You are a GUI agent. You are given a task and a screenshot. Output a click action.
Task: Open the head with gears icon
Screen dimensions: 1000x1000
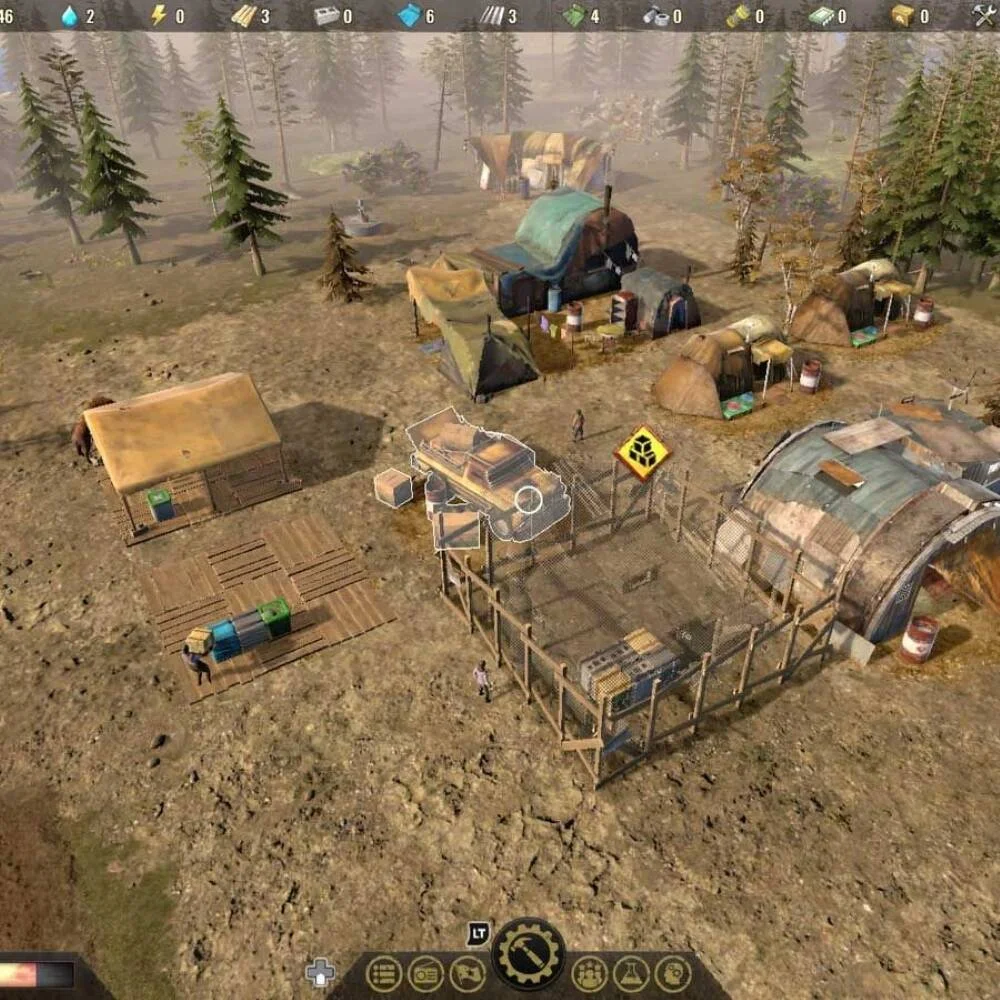pyautogui.click(x=673, y=973)
